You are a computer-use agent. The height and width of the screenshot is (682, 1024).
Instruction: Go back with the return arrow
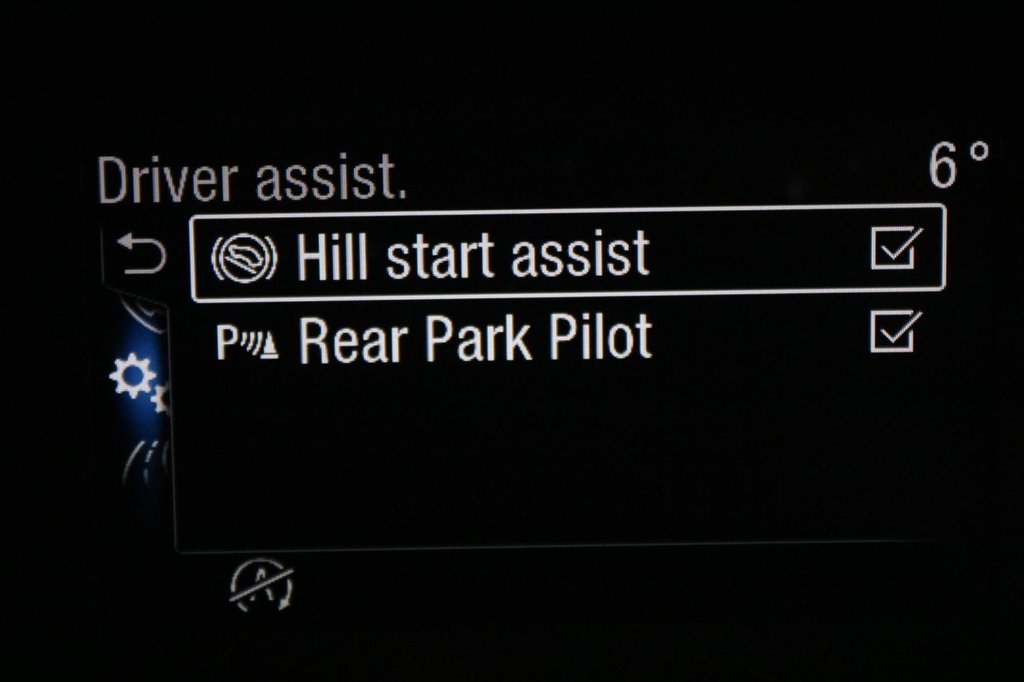141,257
